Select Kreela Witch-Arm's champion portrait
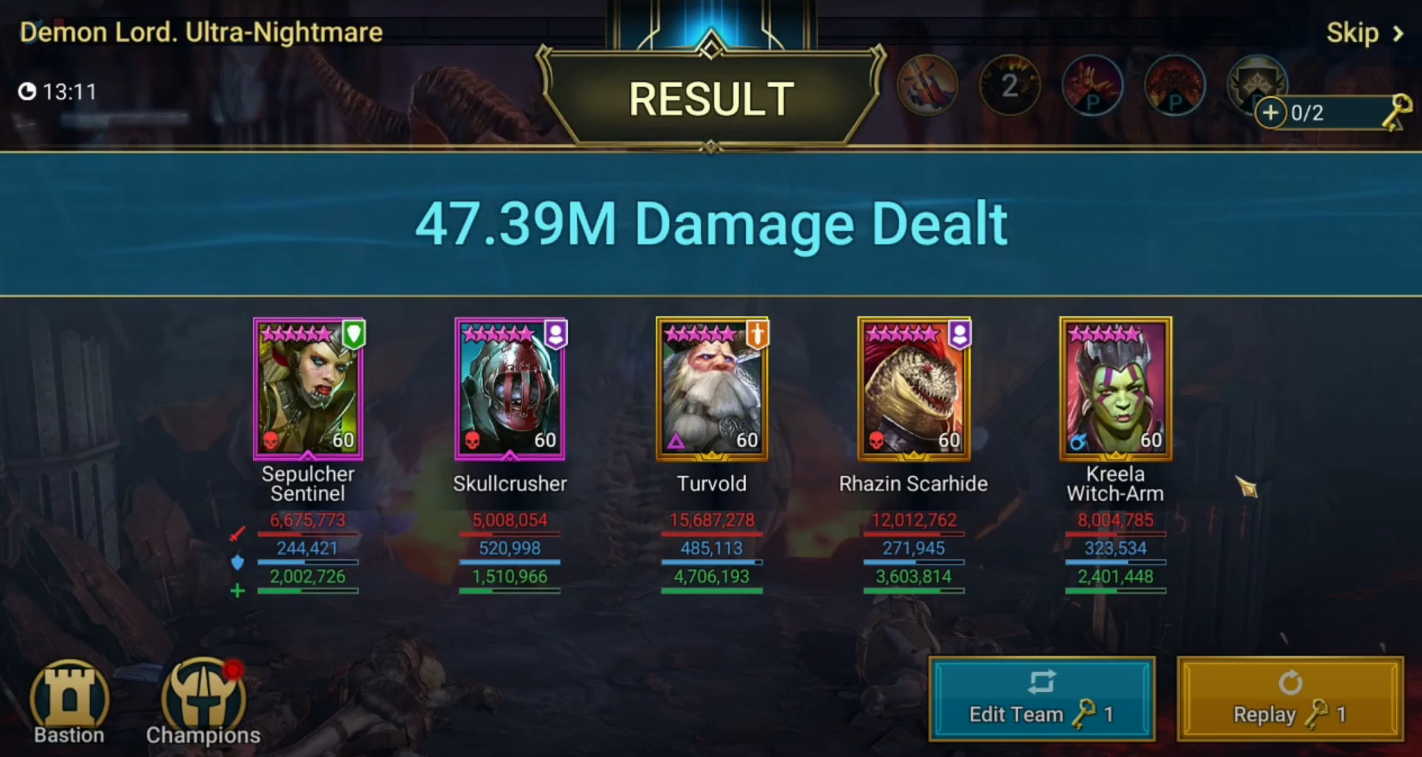1422x757 pixels. pos(1115,388)
